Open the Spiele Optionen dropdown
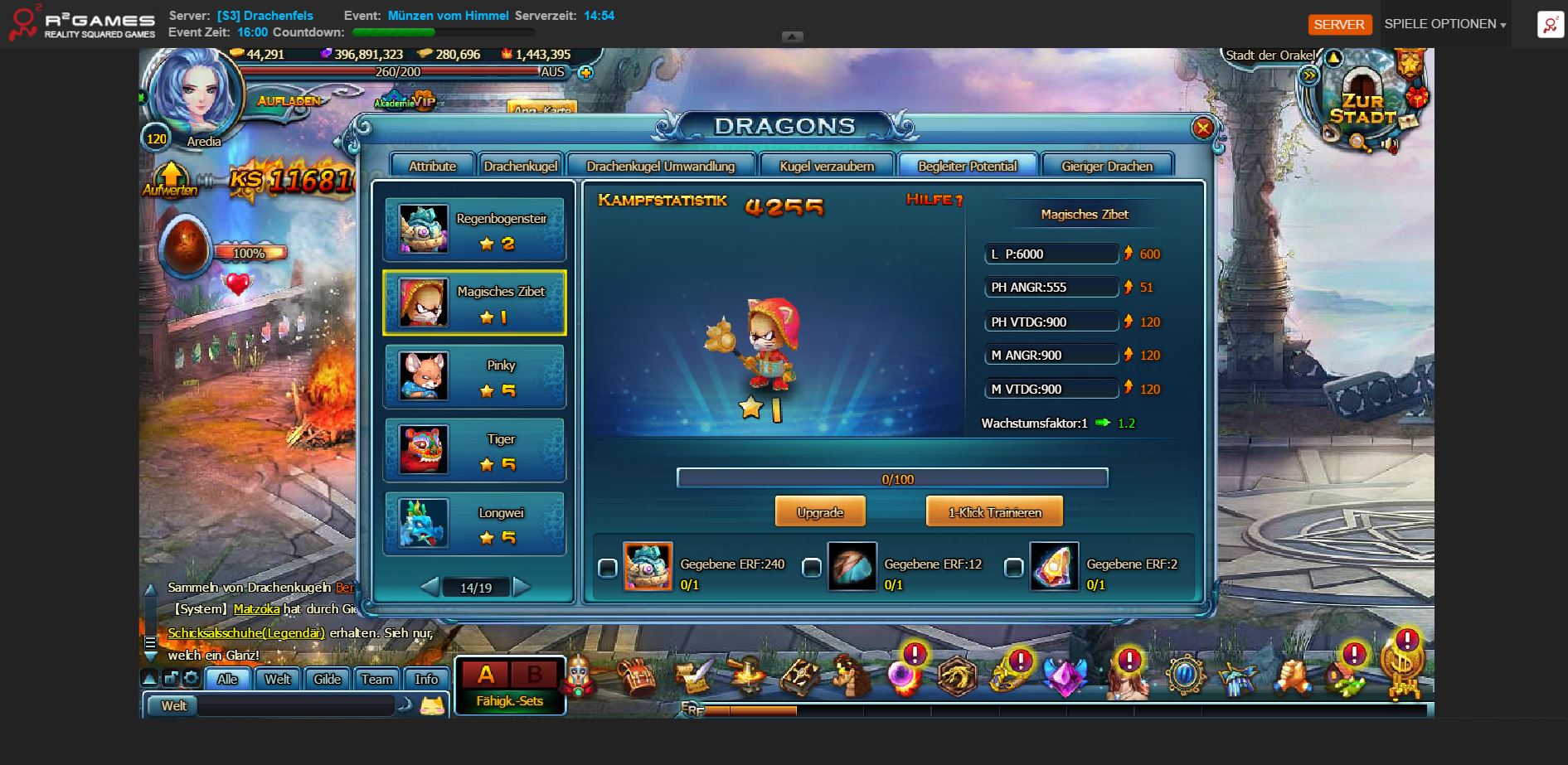Screen dimensions: 1568x765 click(x=1444, y=24)
